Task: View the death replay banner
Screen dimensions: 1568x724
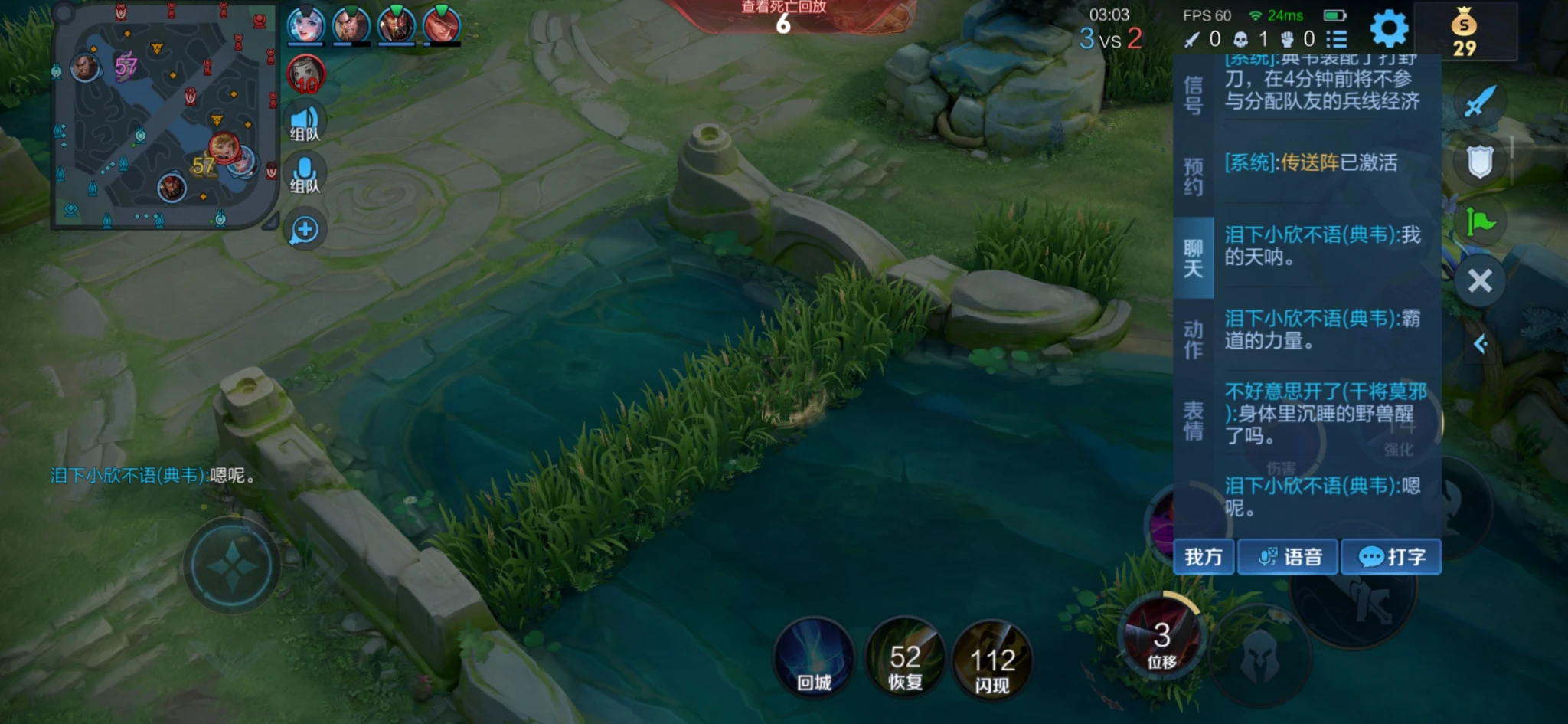Action: click(x=783, y=15)
